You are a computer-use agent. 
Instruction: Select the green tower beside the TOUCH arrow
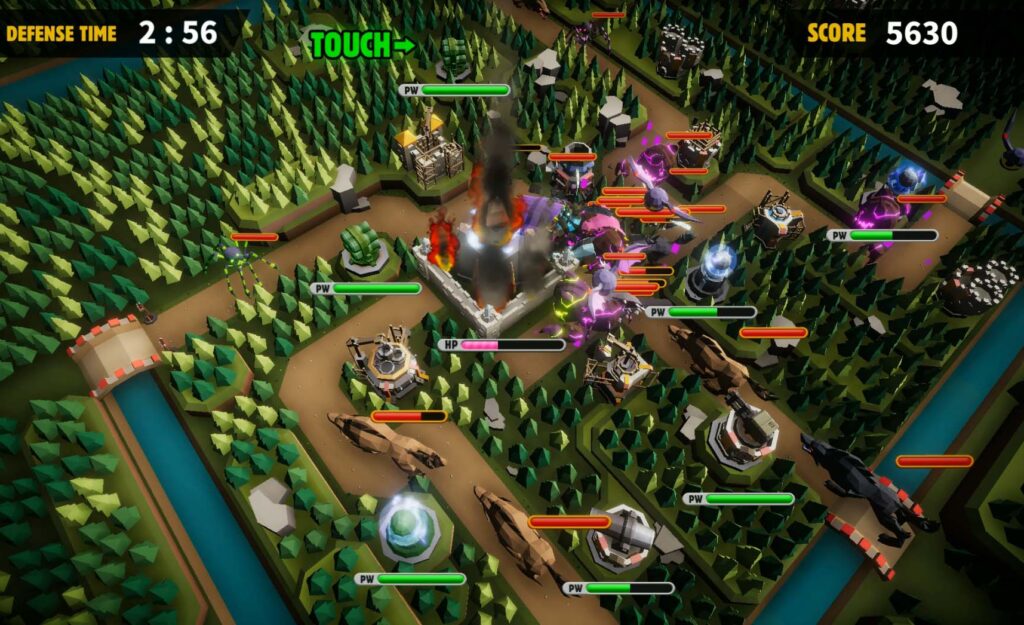453,56
